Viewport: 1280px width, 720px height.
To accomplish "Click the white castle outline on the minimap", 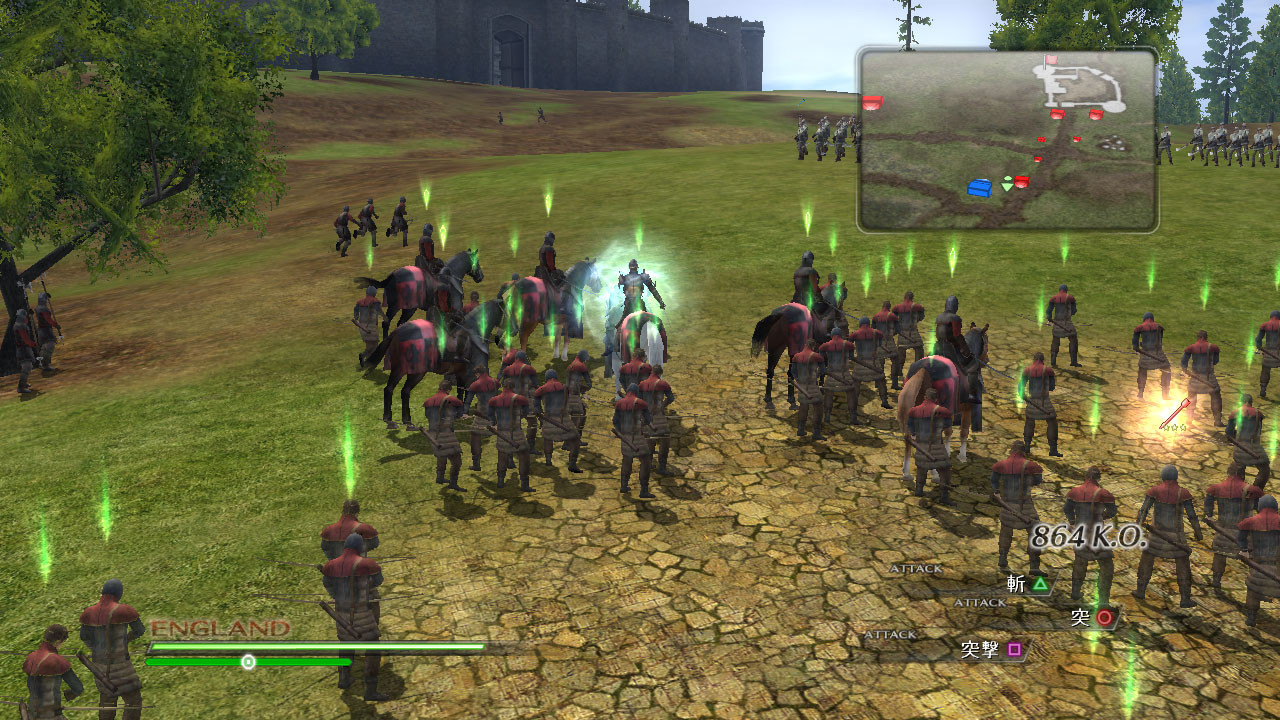I will click(1082, 90).
